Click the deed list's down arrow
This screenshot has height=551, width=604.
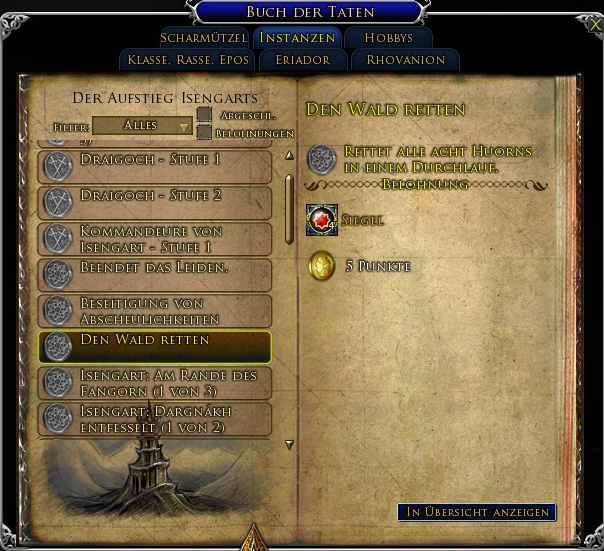tap(290, 444)
